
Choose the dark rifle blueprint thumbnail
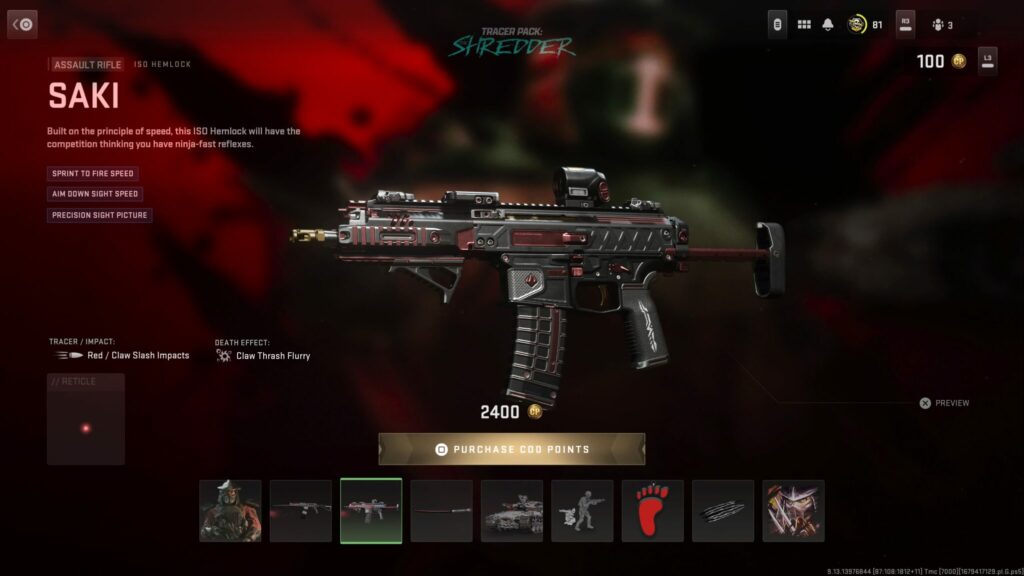pos(300,510)
